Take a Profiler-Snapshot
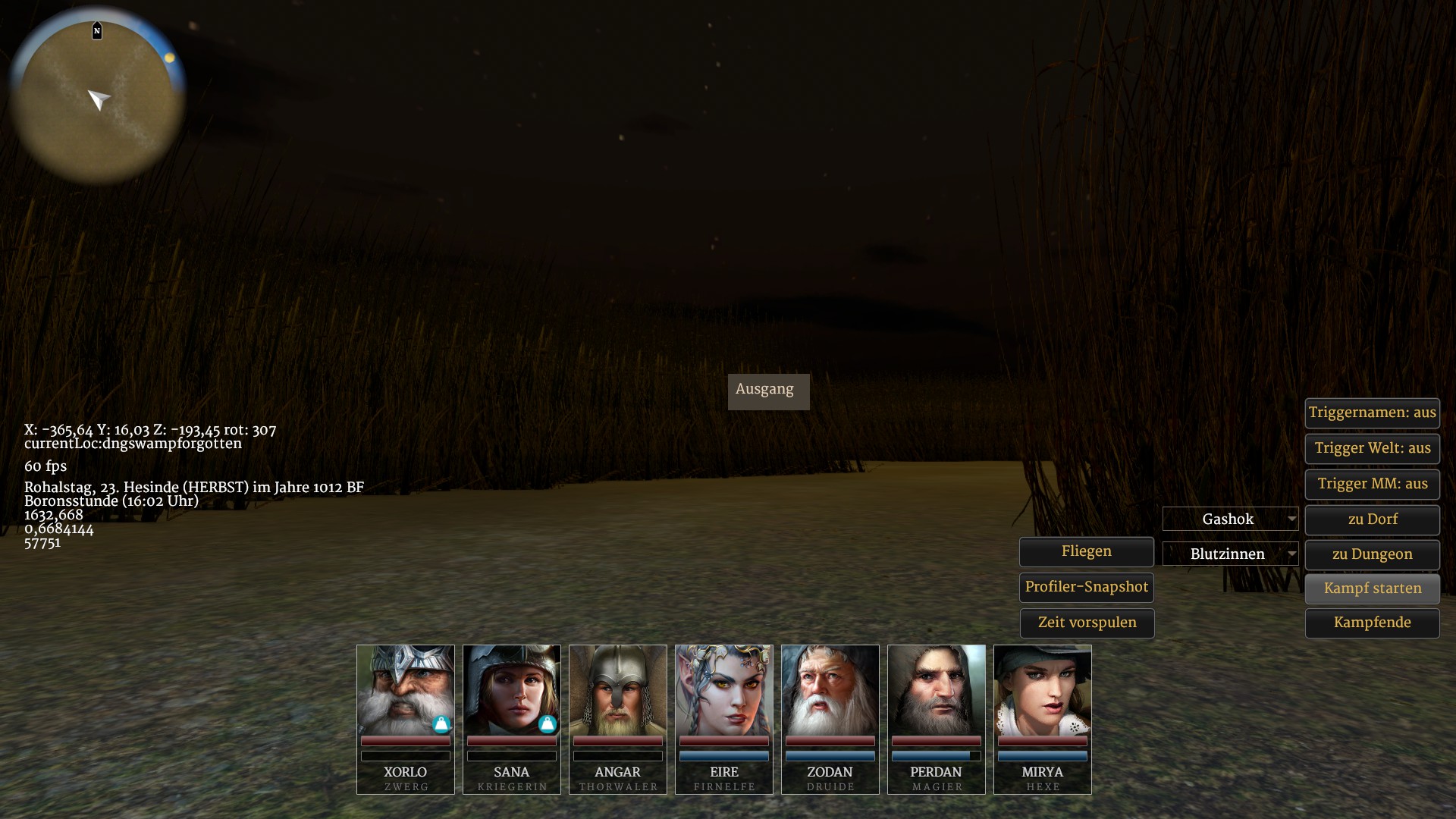Viewport: 1456px width, 819px height. coord(1086,588)
